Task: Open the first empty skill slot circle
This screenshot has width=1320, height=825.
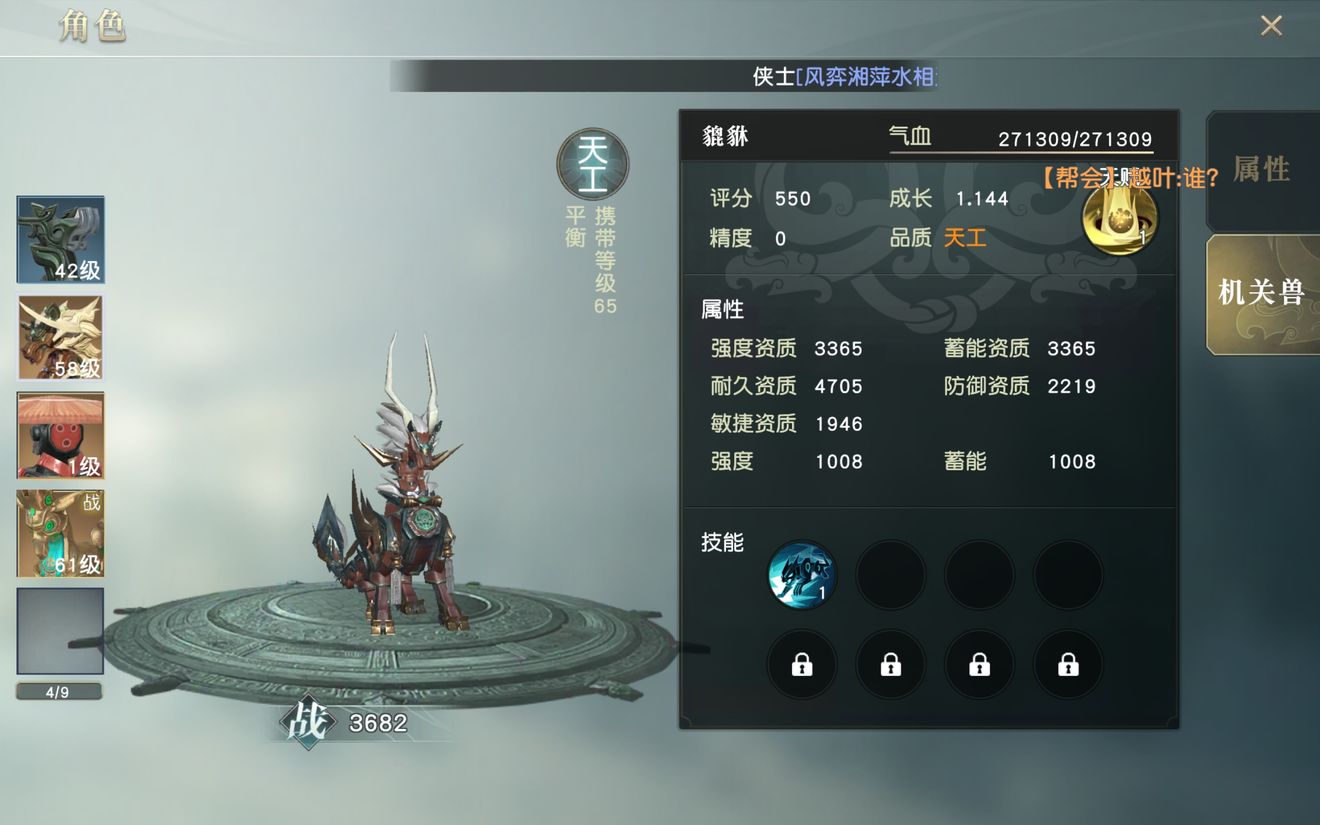Action: (891, 574)
